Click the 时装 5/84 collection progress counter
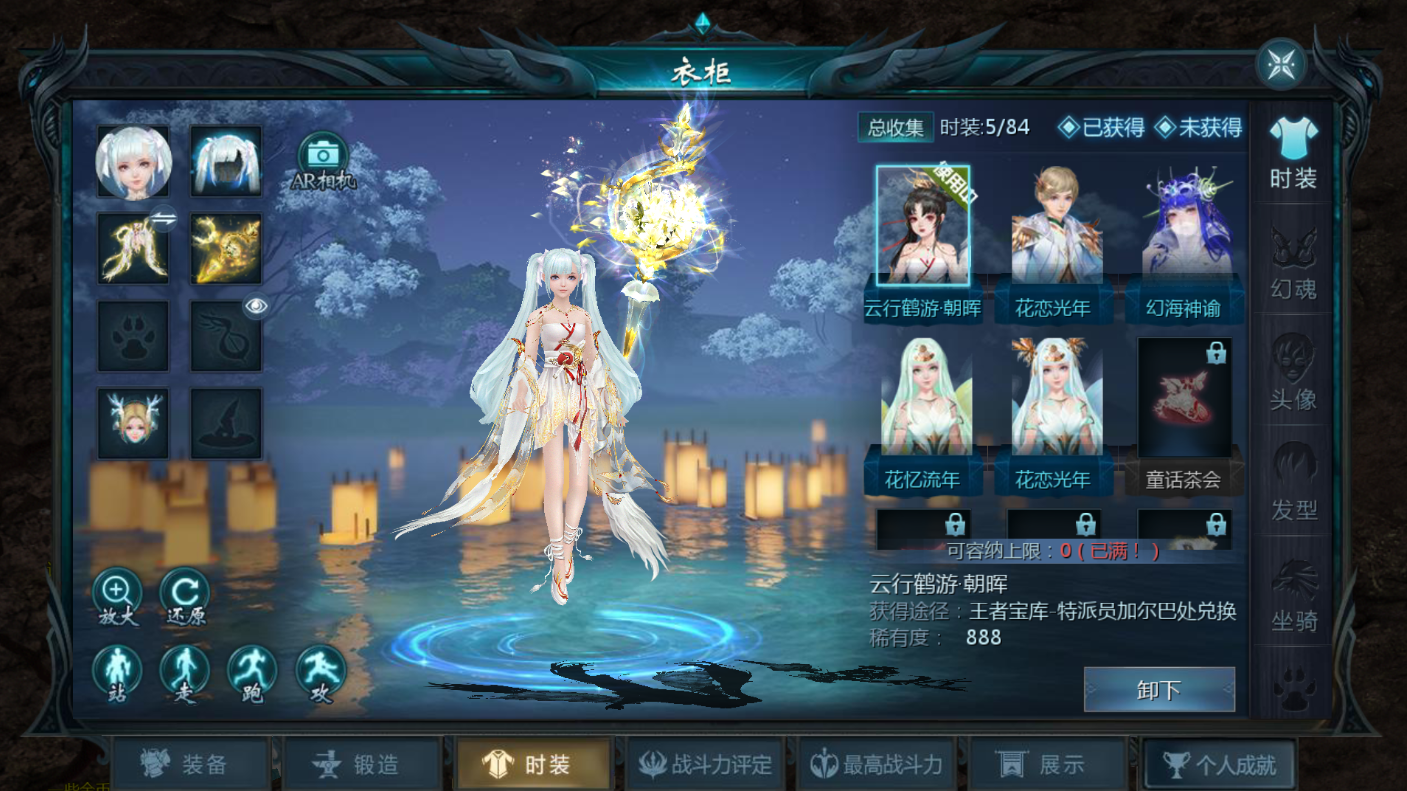 (985, 128)
